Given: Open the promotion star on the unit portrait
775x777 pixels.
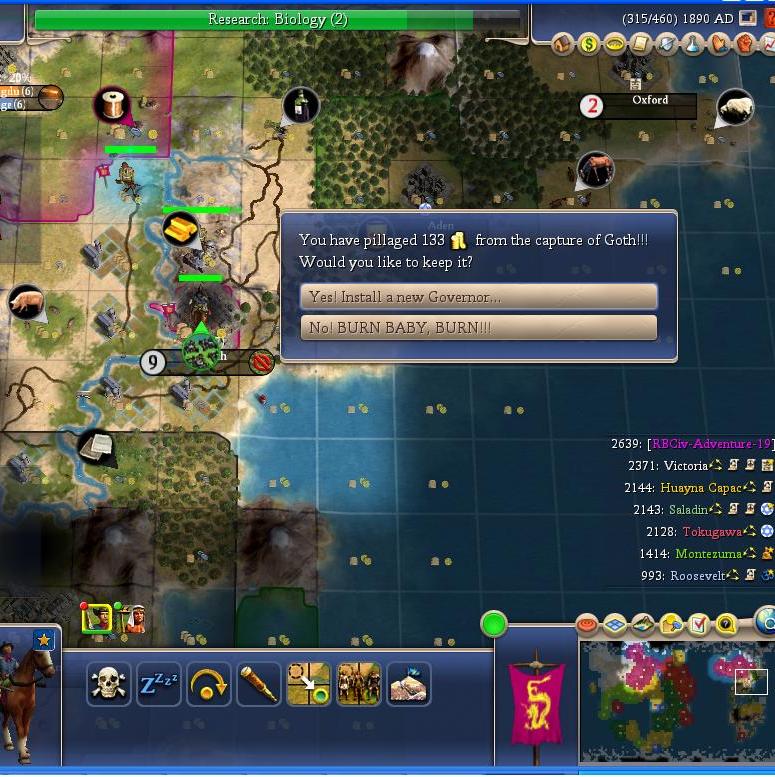Looking at the screenshot, I should 44,640.
